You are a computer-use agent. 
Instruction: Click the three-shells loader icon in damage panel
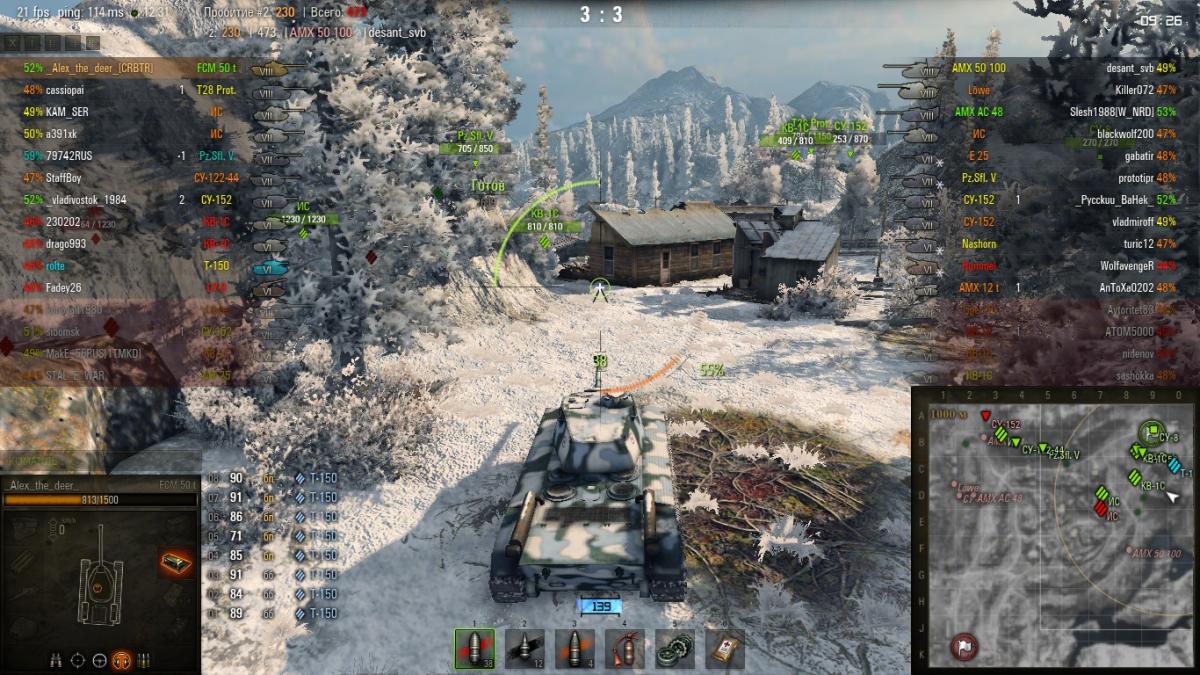click(x=144, y=659)
